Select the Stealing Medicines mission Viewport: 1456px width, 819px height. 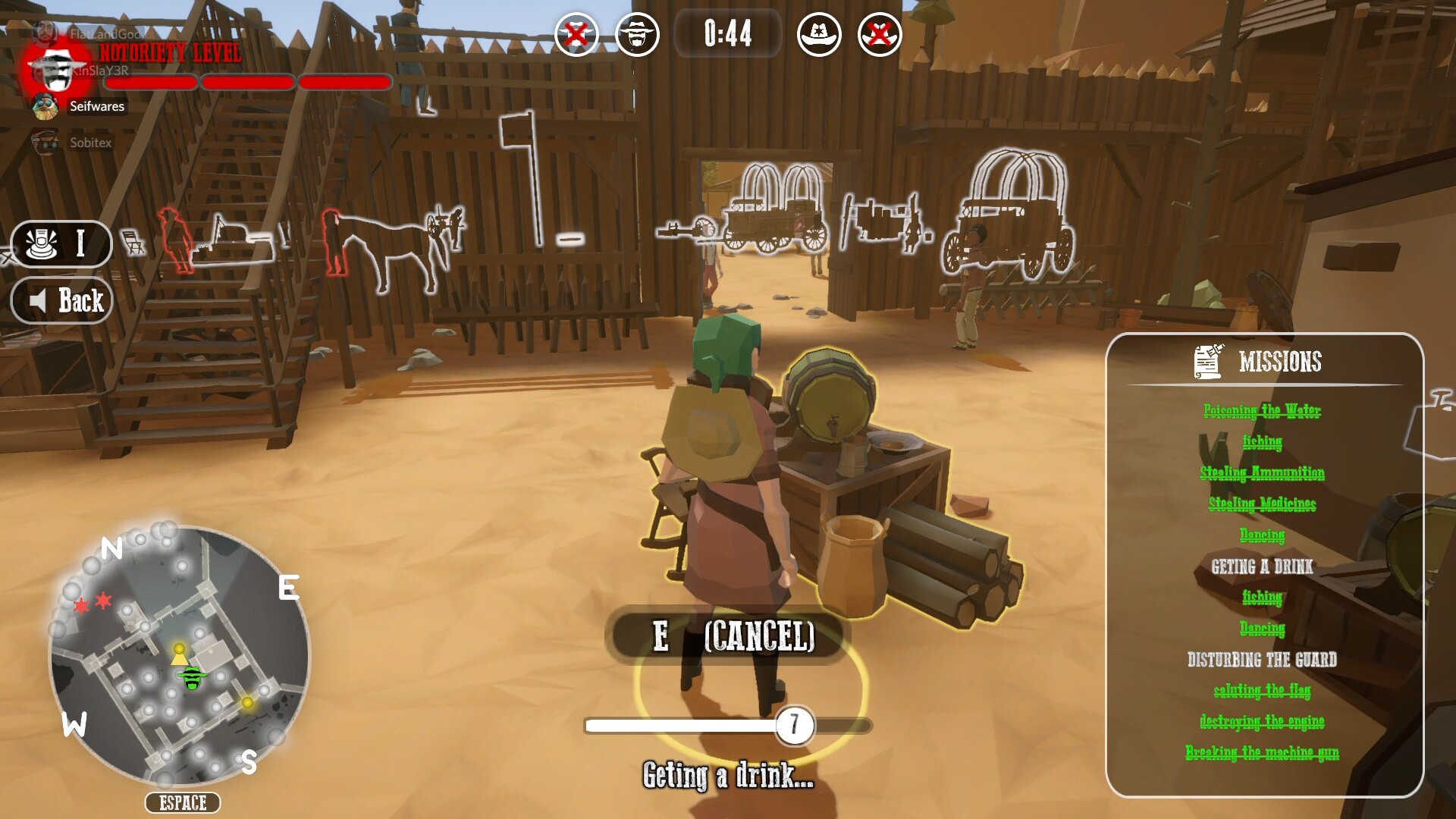point(1263,504)
